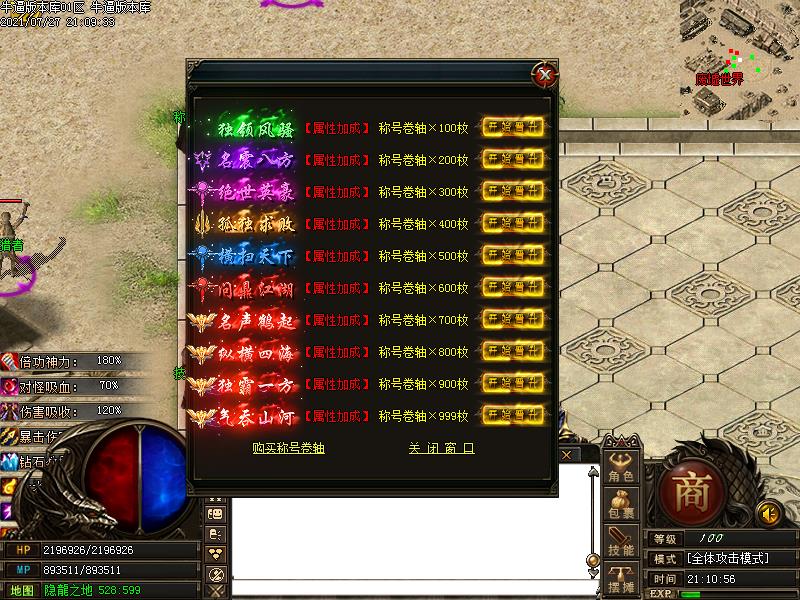
Task: Show the 技能 skills panel
Action: point(621,542)
